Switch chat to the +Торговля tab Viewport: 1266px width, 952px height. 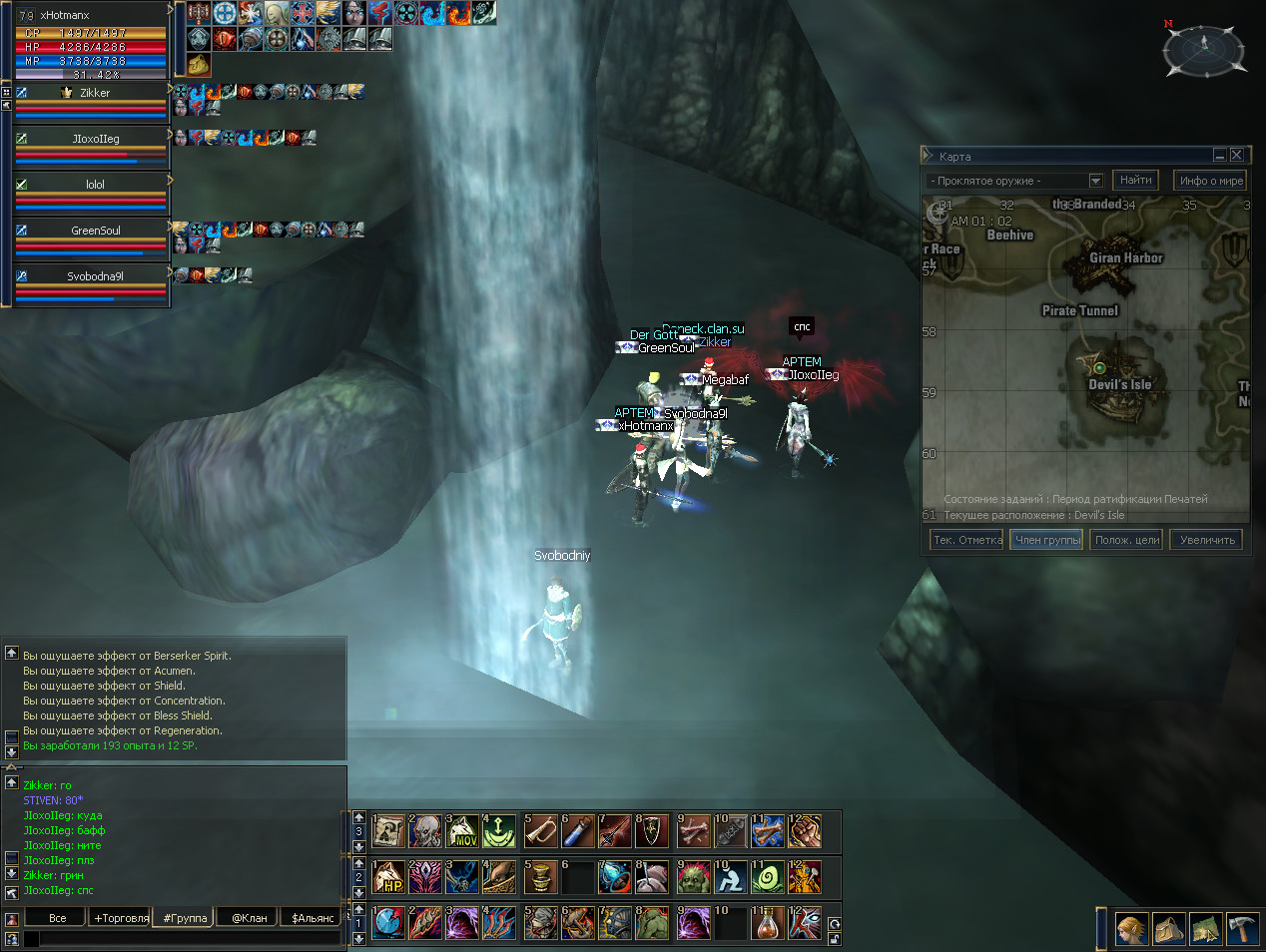point(121,918)
